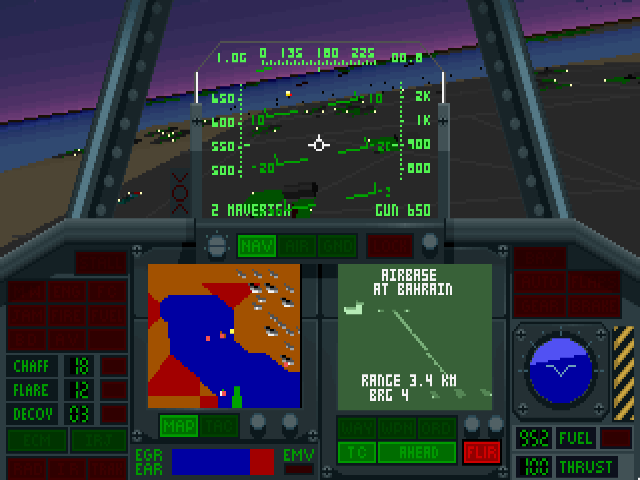Toggle the MAP view button
Viewport: 640px width, 480px height.
click(178, 426)
